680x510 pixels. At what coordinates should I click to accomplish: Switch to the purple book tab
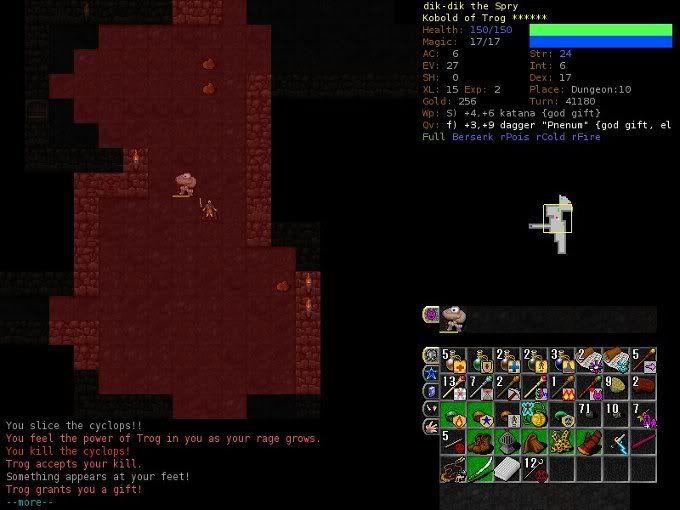click(x=430, y=390)
